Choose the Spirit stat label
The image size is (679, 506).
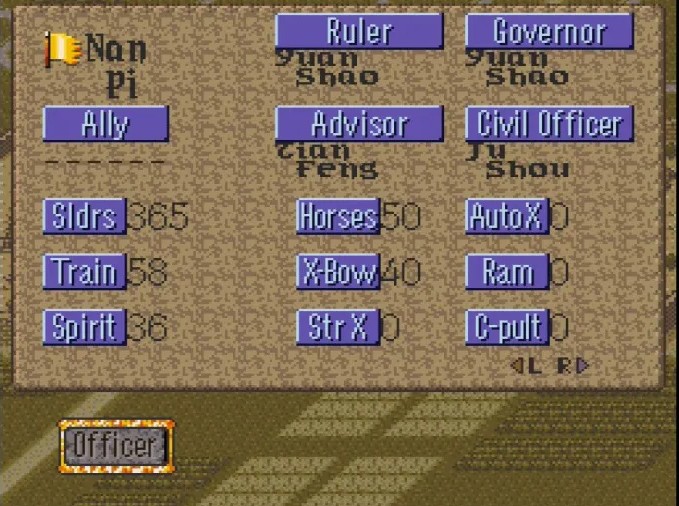pos(84,327)
